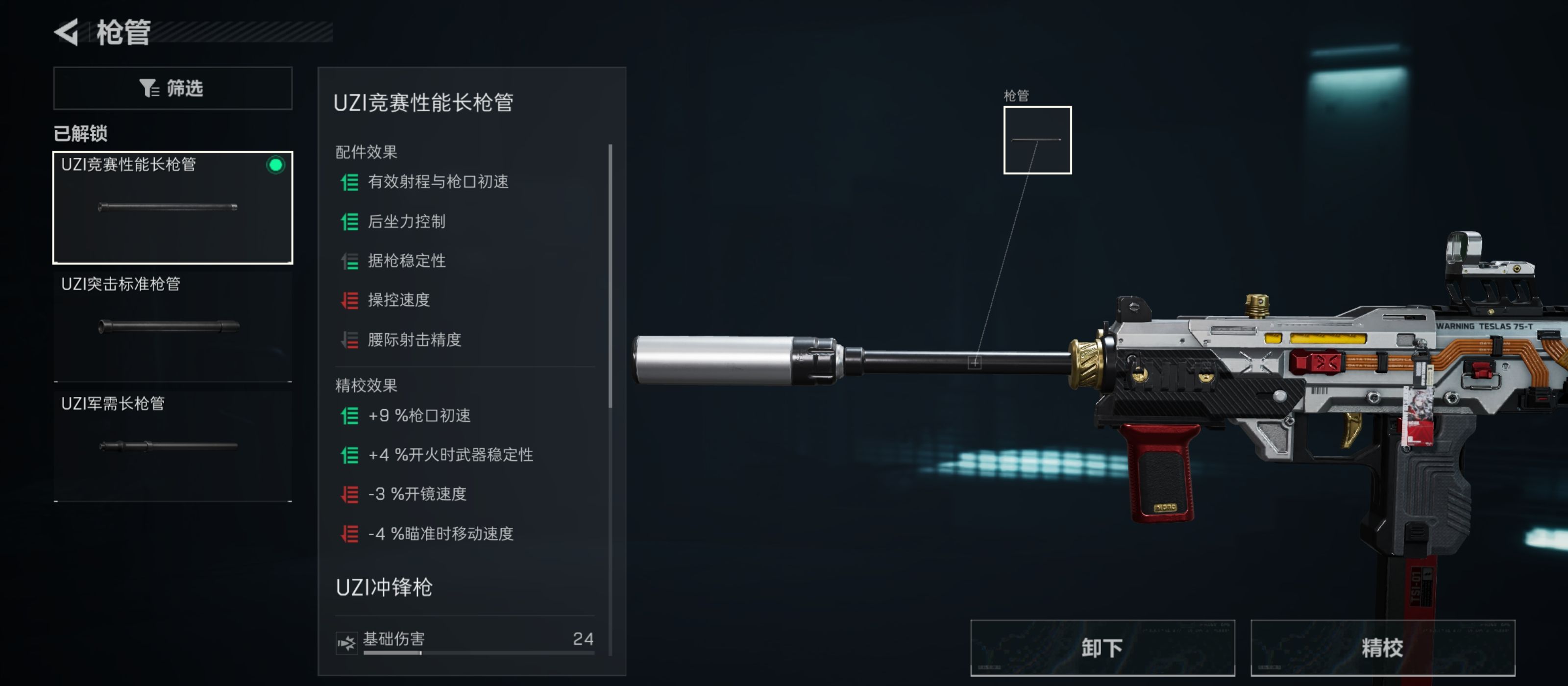Click the red 操控速度 effect icon

pos(349,300)
